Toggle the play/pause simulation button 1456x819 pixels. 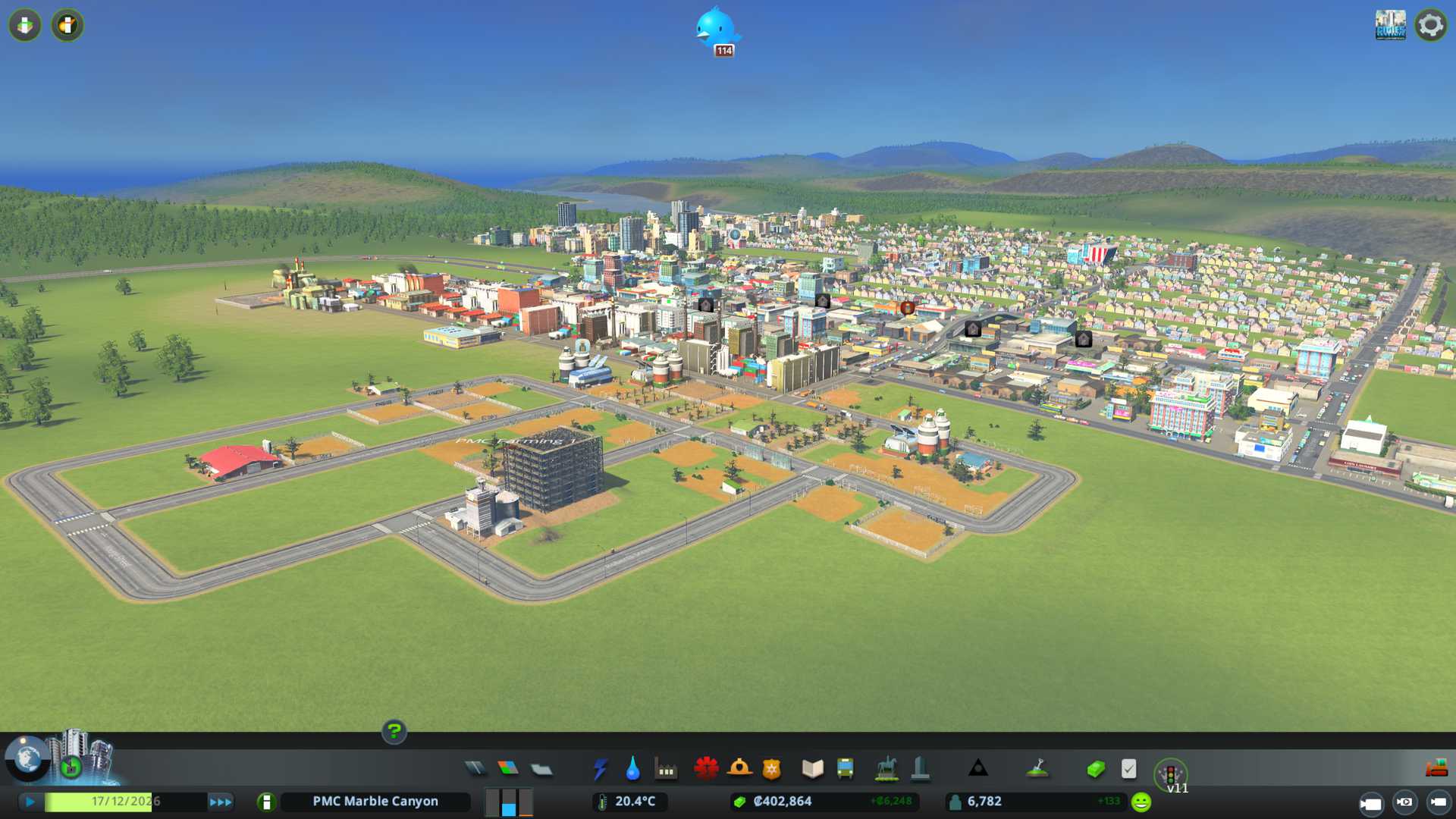[x=30, y=802]
